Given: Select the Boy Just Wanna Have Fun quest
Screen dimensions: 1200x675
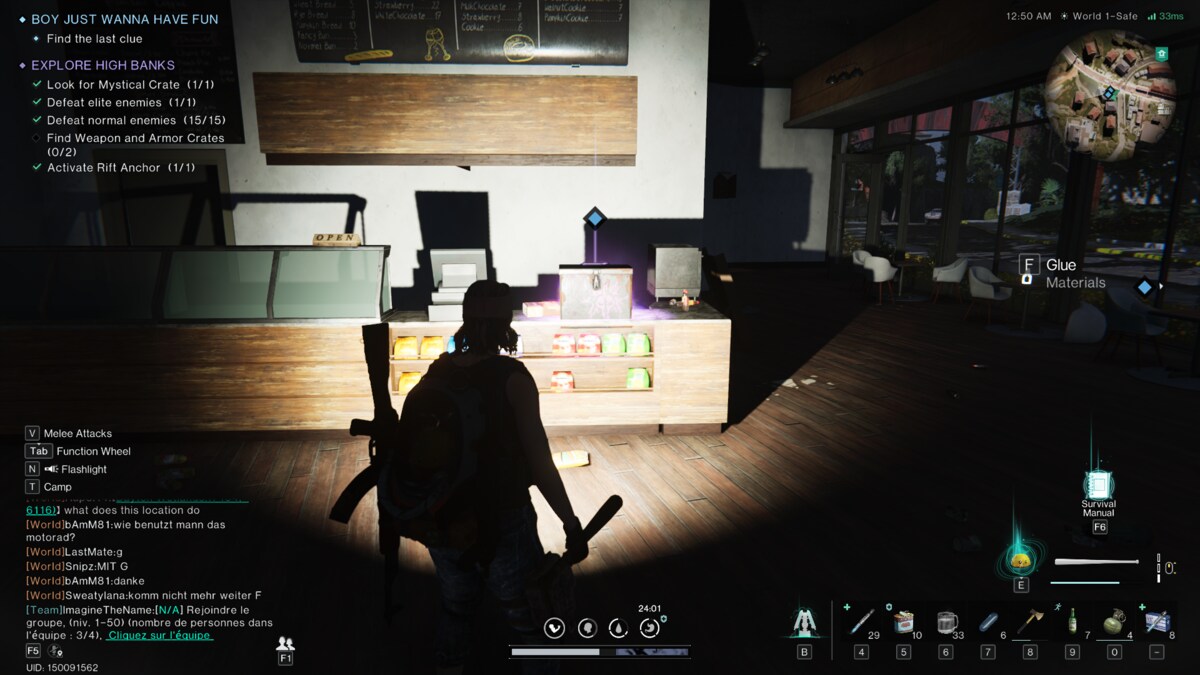Looking at the screenshot, I should tap(124, 19).
